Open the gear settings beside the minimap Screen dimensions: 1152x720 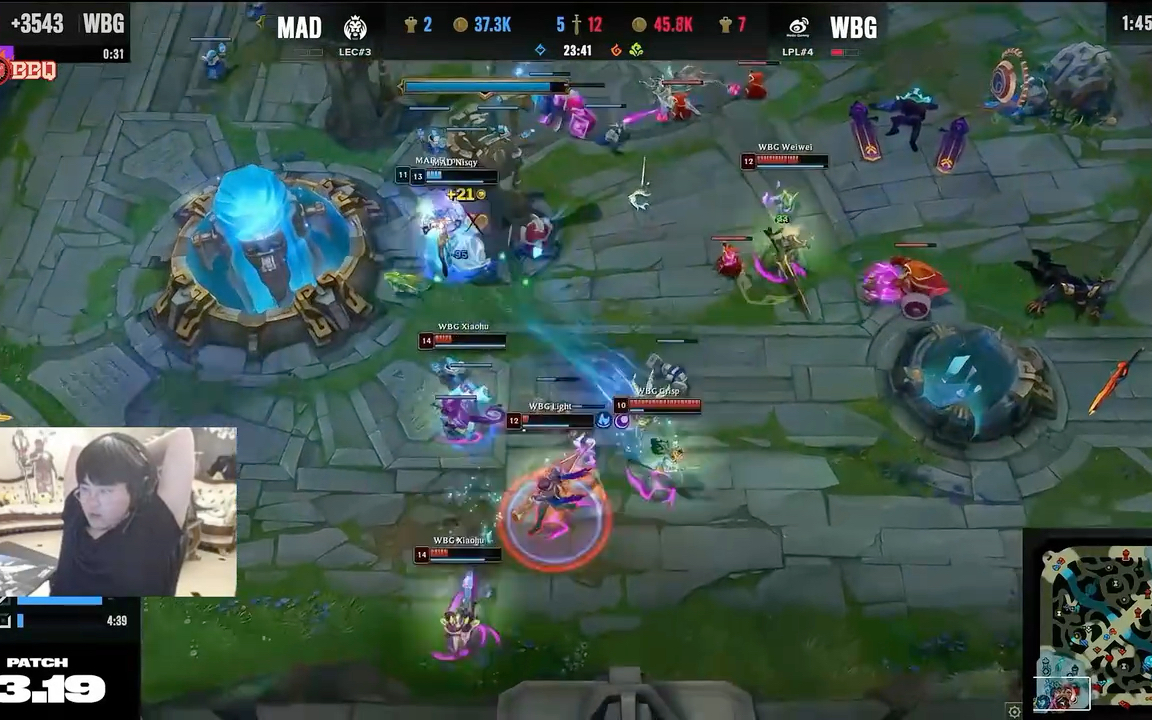pos(1014,711)
